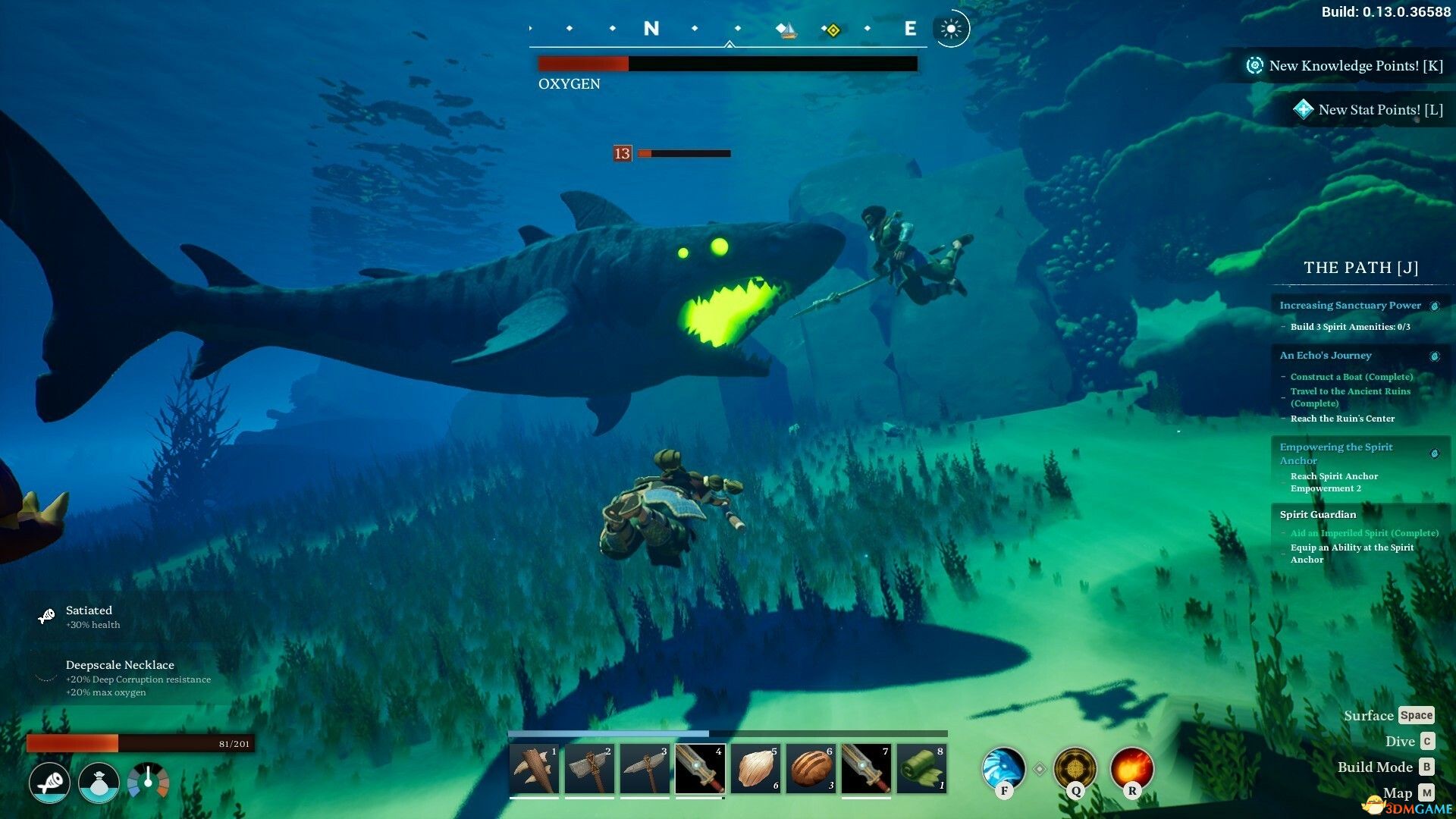The image size is (1456, 819).
Task: Click the temperature gauge indicator
Action: (x=149, y=783)
